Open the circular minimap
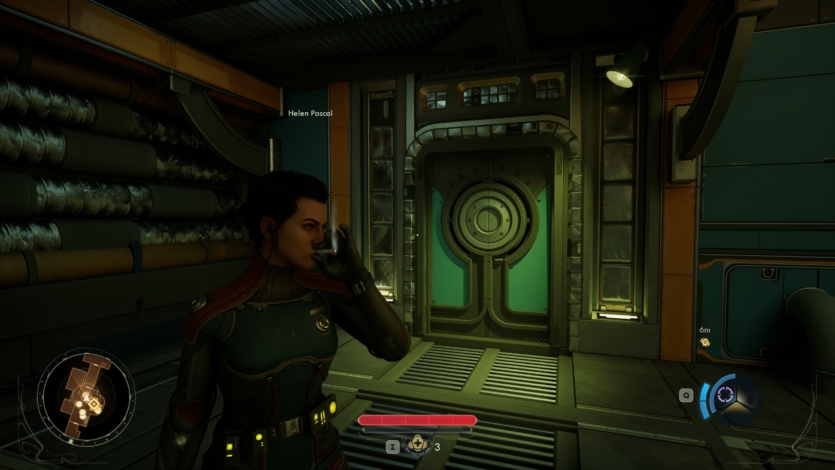835x470 pixels. click(85, 397)
